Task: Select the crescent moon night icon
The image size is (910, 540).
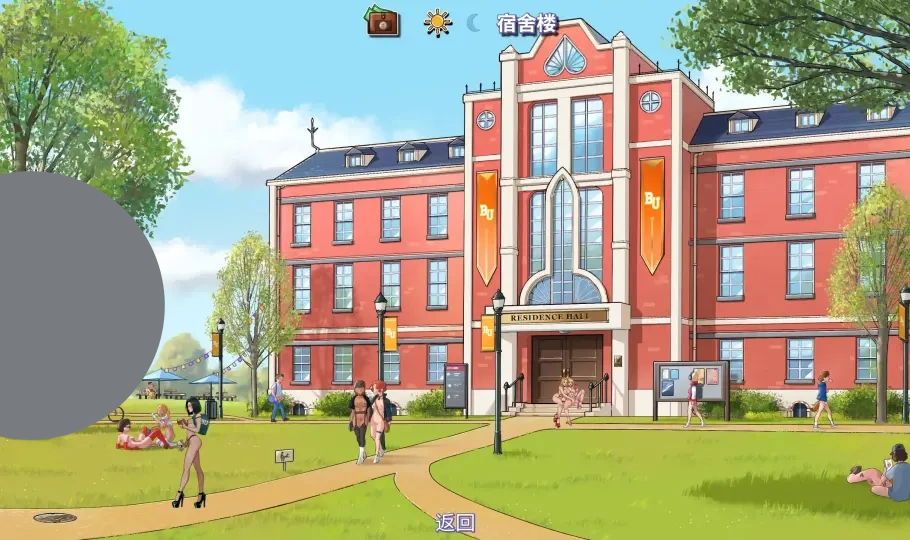Action: [x=473, y=23]
